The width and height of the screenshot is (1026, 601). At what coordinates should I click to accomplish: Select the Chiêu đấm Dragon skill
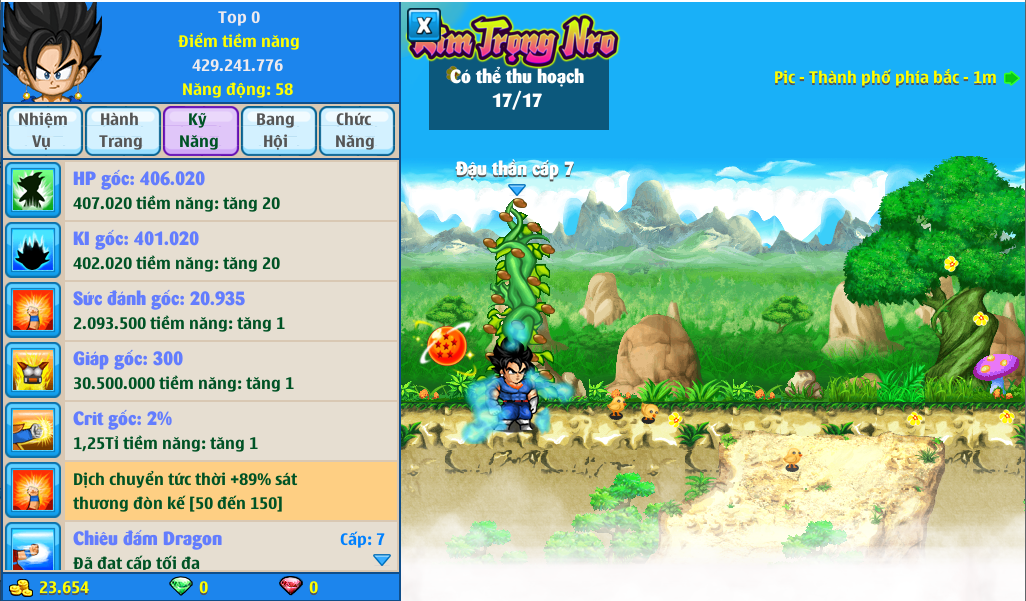coord(200,547)
